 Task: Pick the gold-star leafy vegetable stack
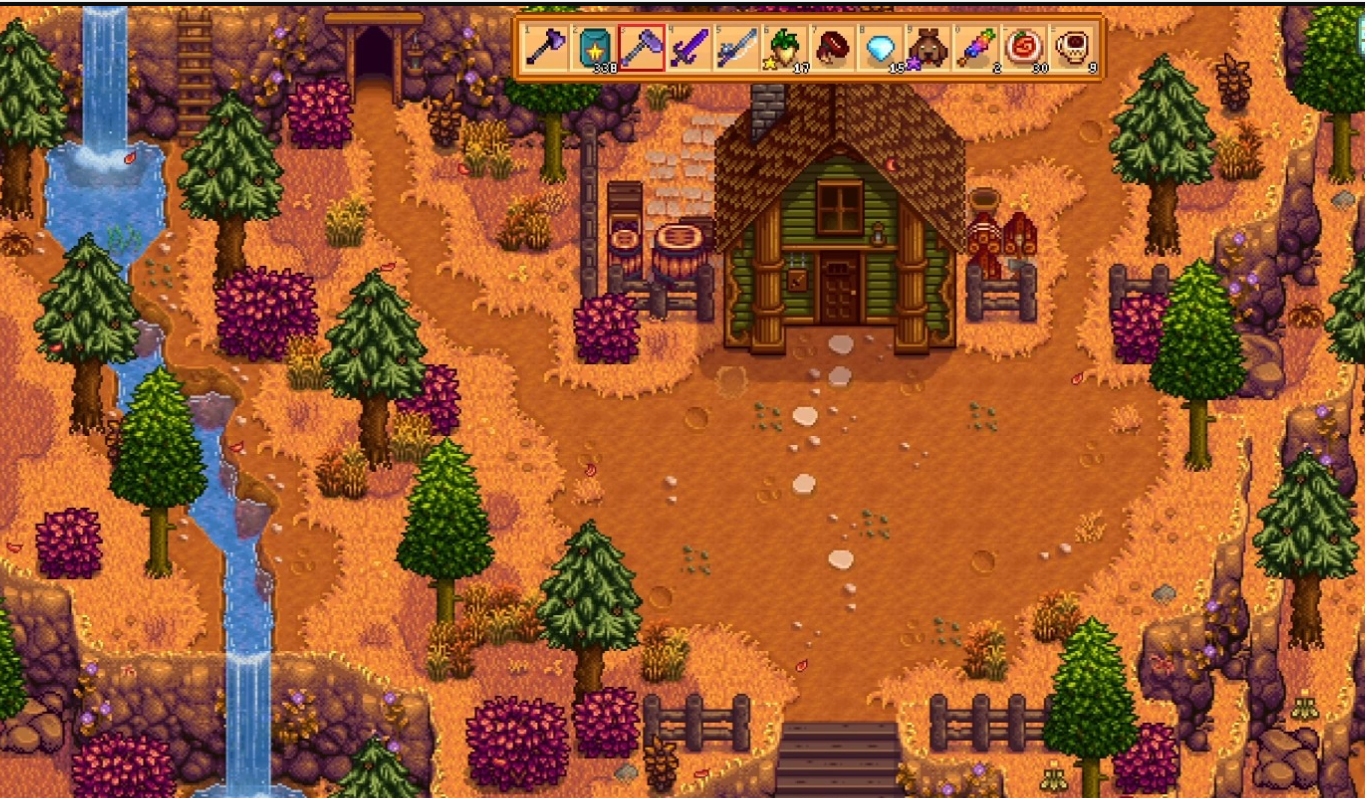pos(785,47)
